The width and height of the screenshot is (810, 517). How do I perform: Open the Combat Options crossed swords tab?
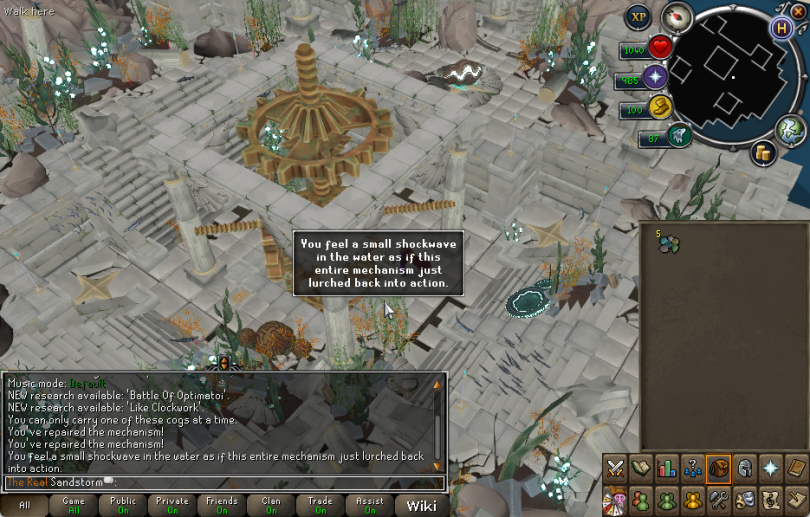pos(615,468)
